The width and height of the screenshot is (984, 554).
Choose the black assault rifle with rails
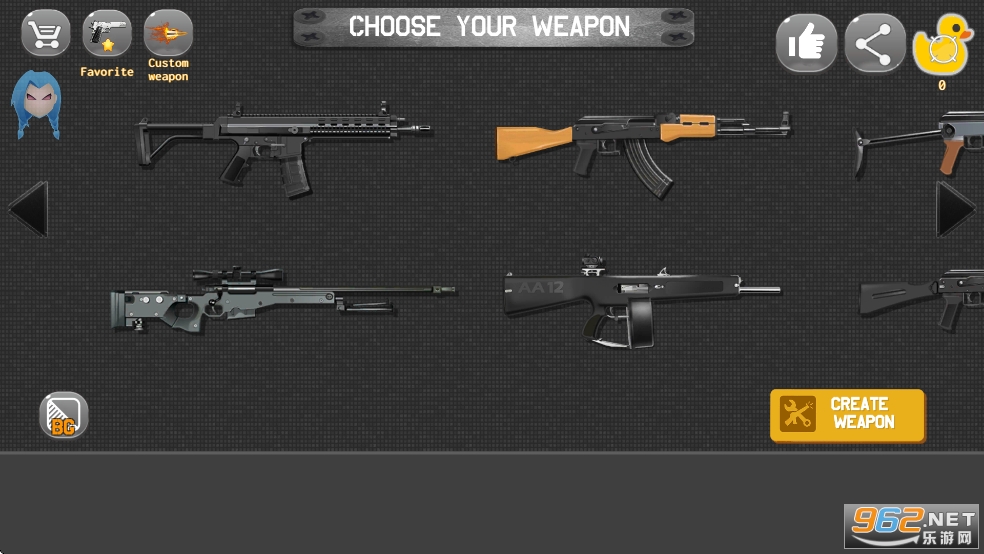(x=283, y=146)
